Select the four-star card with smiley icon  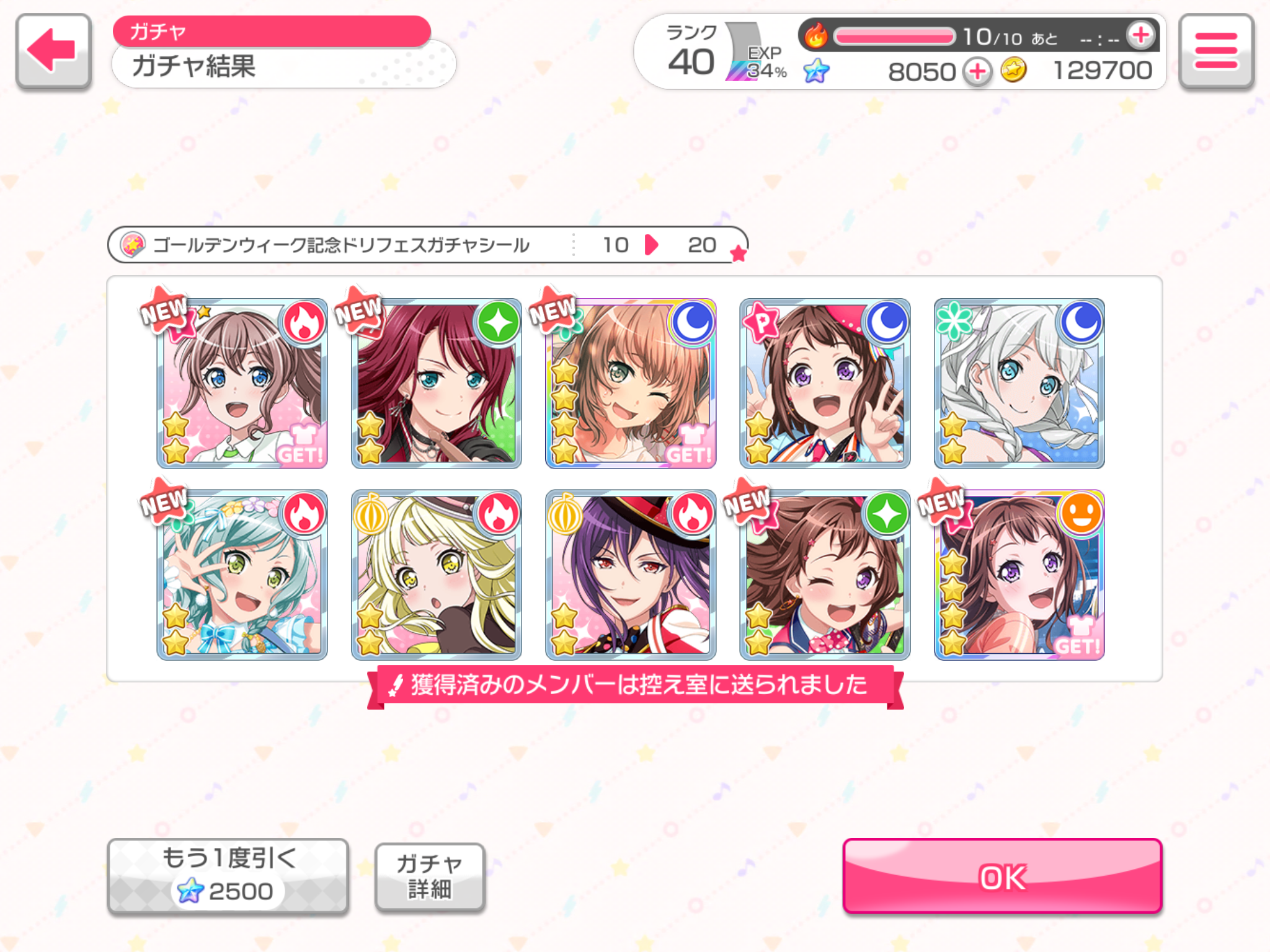1019,575
